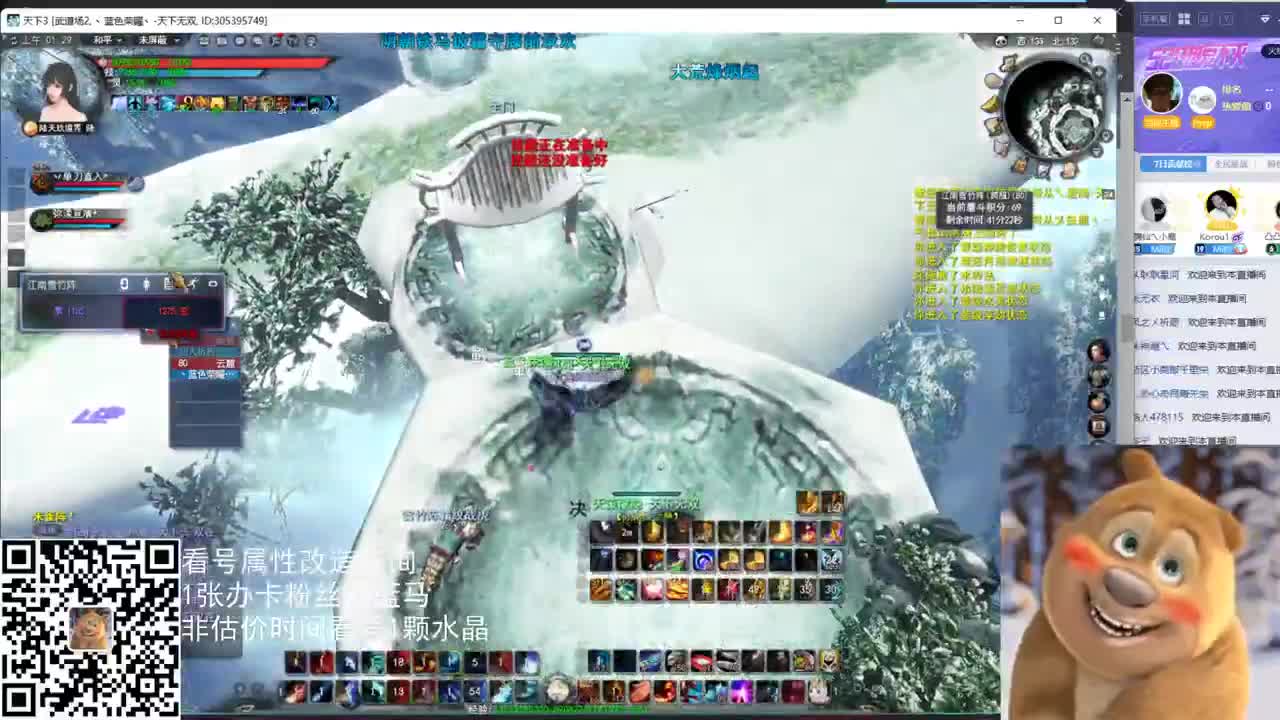Click a buff icon below the health bar
Image resolution: width=1280 pixels, height=720 pixels.
coord(122,103)
